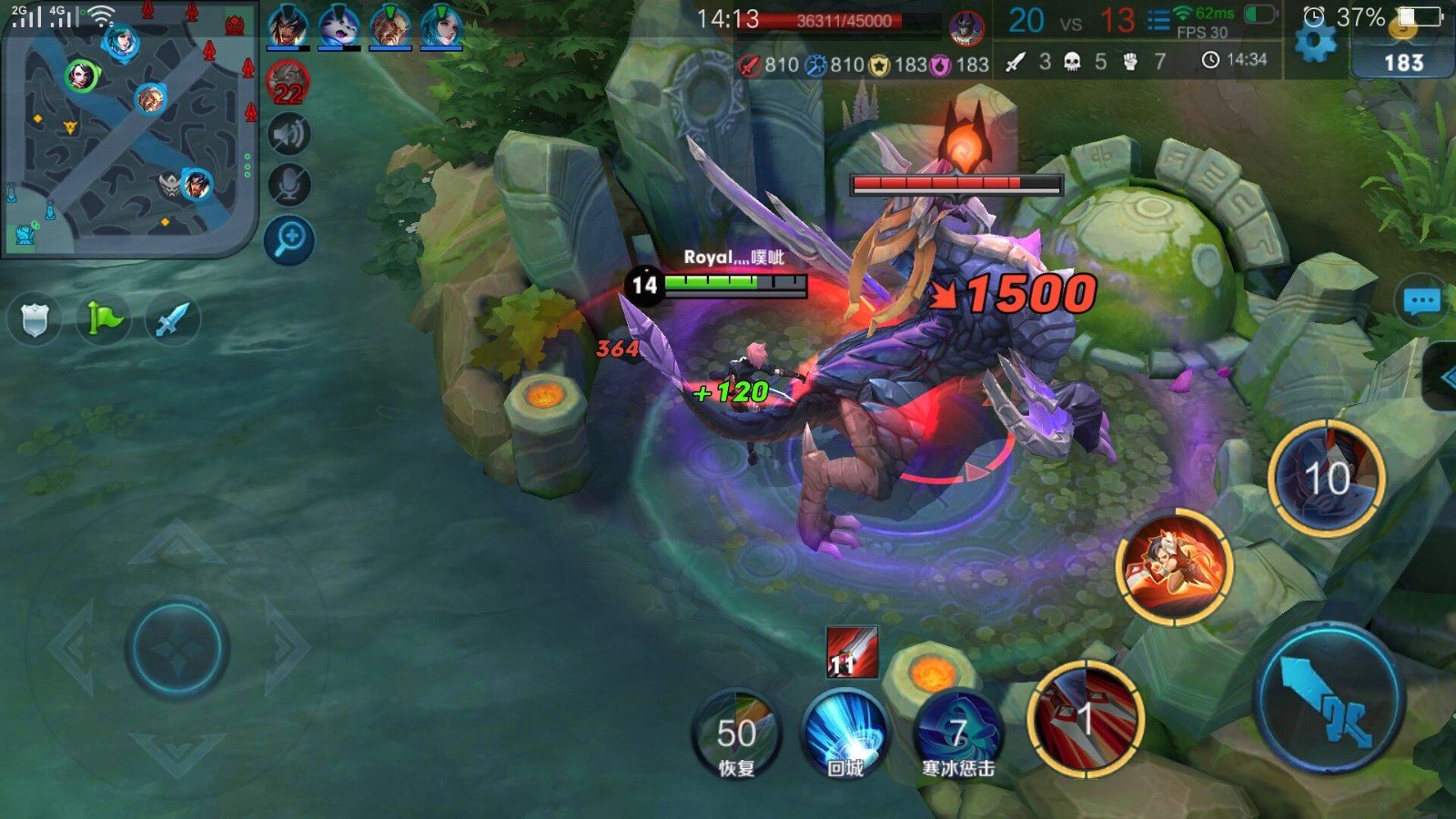Viewport: 1456px width, 819px height.
Task: Click the magnifier zoom button
Action: click(289, 240)
